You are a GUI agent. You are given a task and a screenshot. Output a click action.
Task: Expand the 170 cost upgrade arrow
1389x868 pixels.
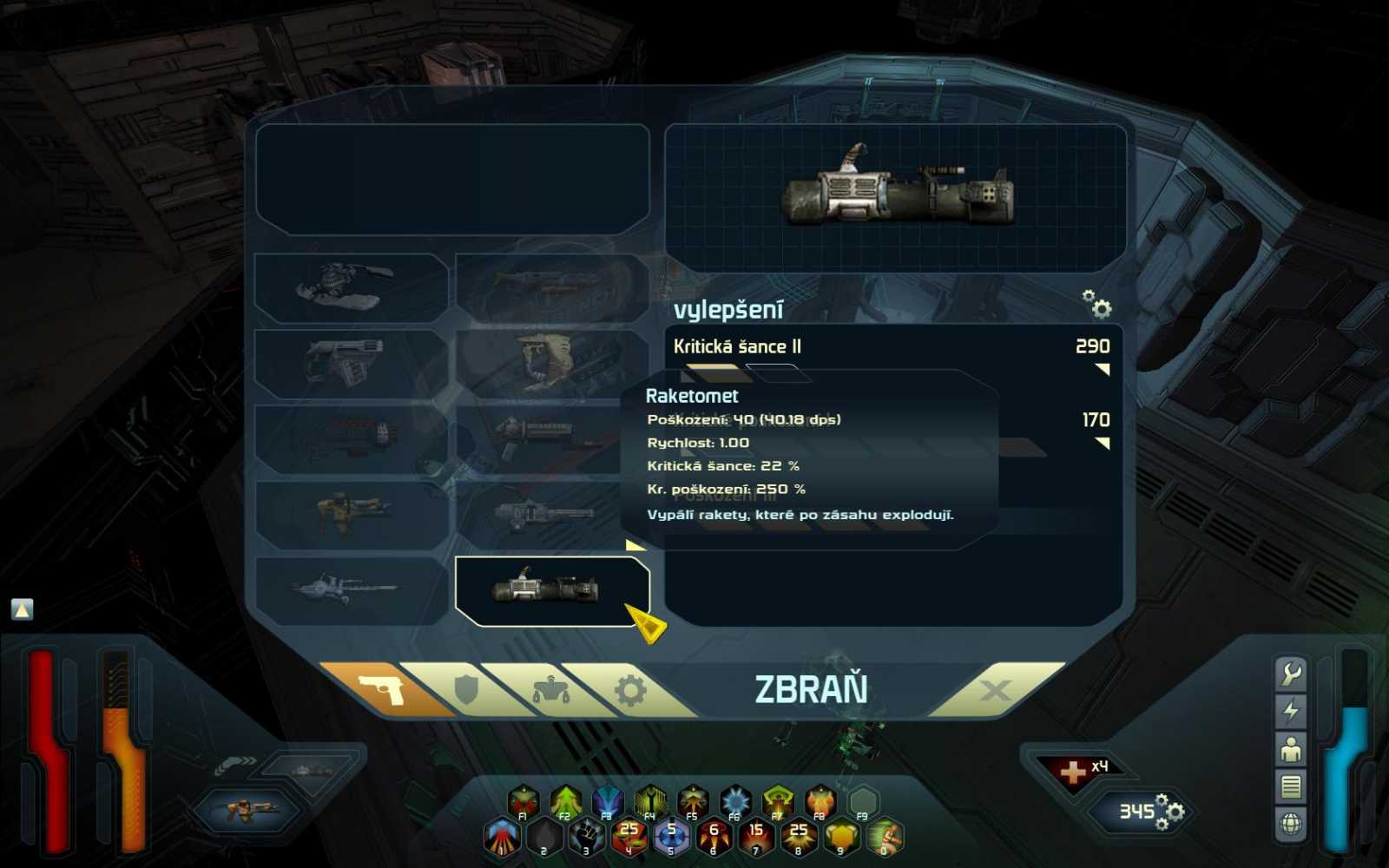tap(1103, 443)
